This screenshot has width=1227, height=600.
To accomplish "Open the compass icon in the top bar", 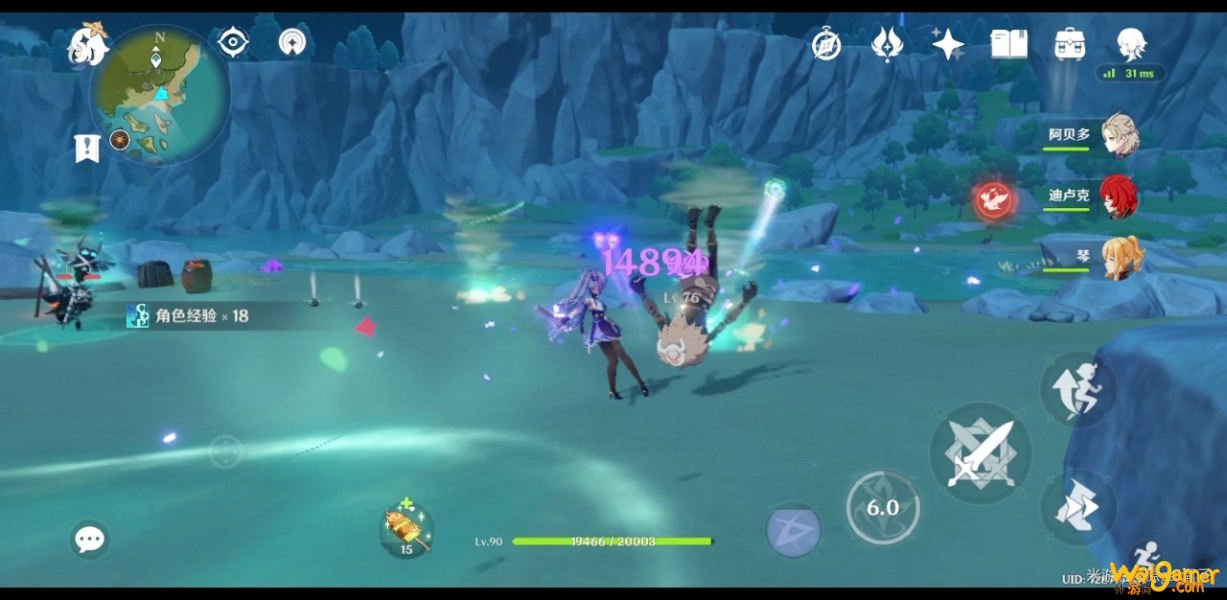I will click(826, 44).
